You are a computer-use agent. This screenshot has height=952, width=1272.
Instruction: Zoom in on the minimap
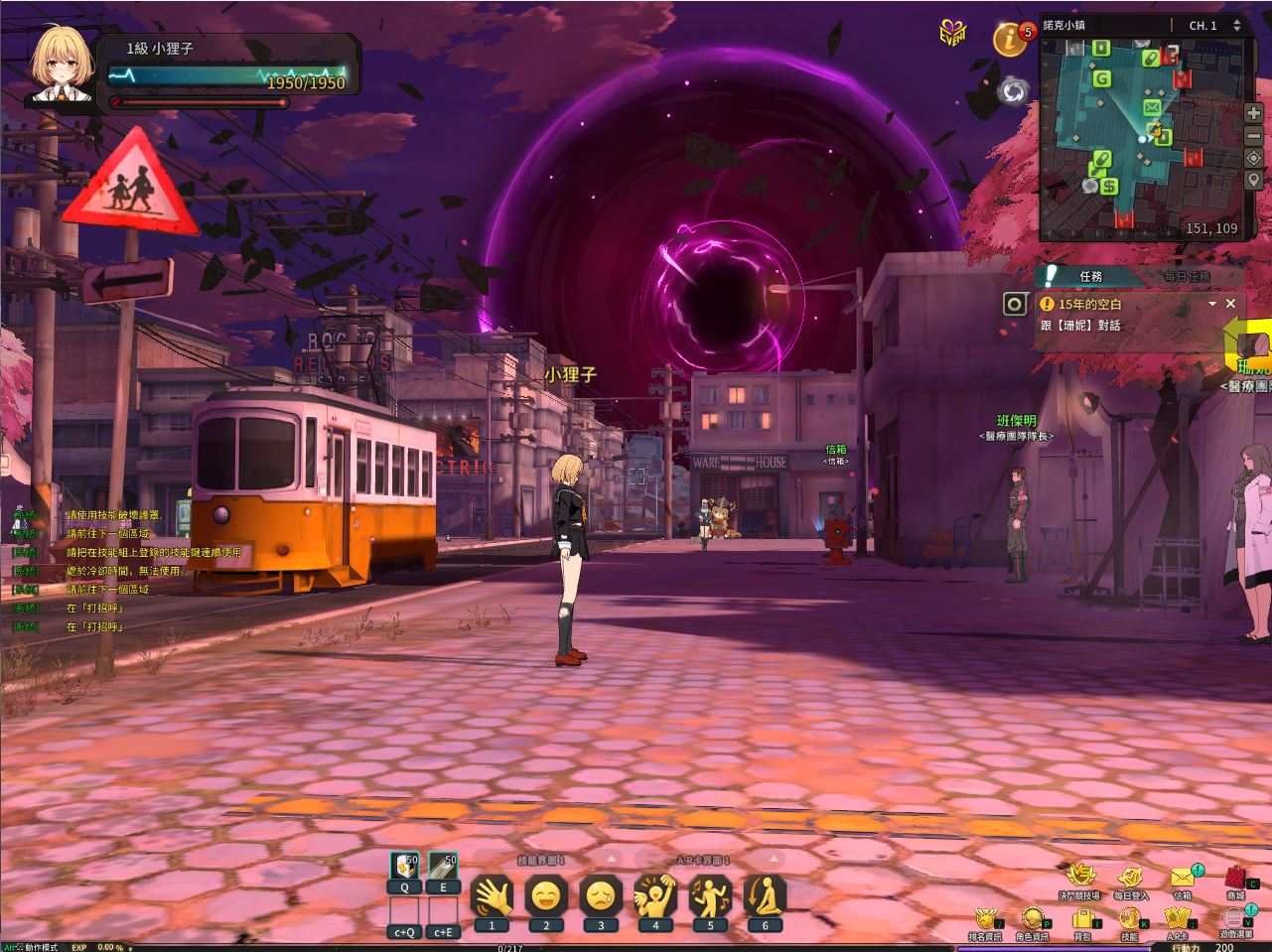1254,113
